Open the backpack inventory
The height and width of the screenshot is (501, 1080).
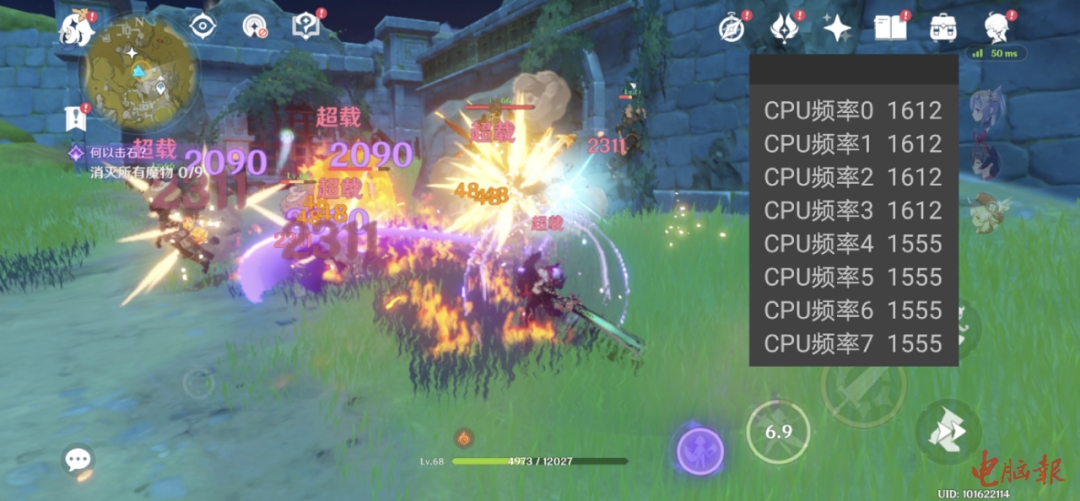tap(942, 27)
